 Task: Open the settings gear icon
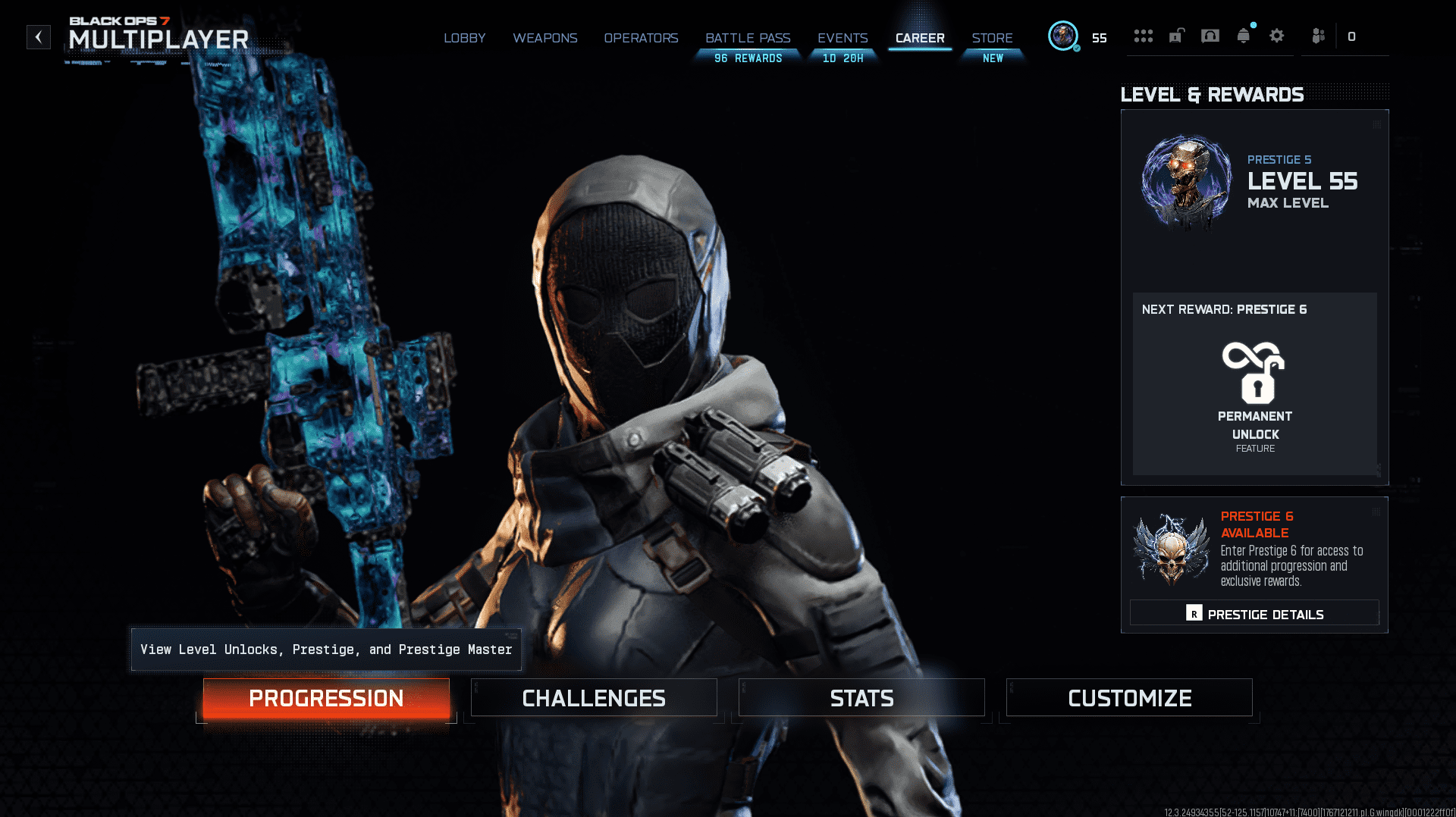[1276, 36]
